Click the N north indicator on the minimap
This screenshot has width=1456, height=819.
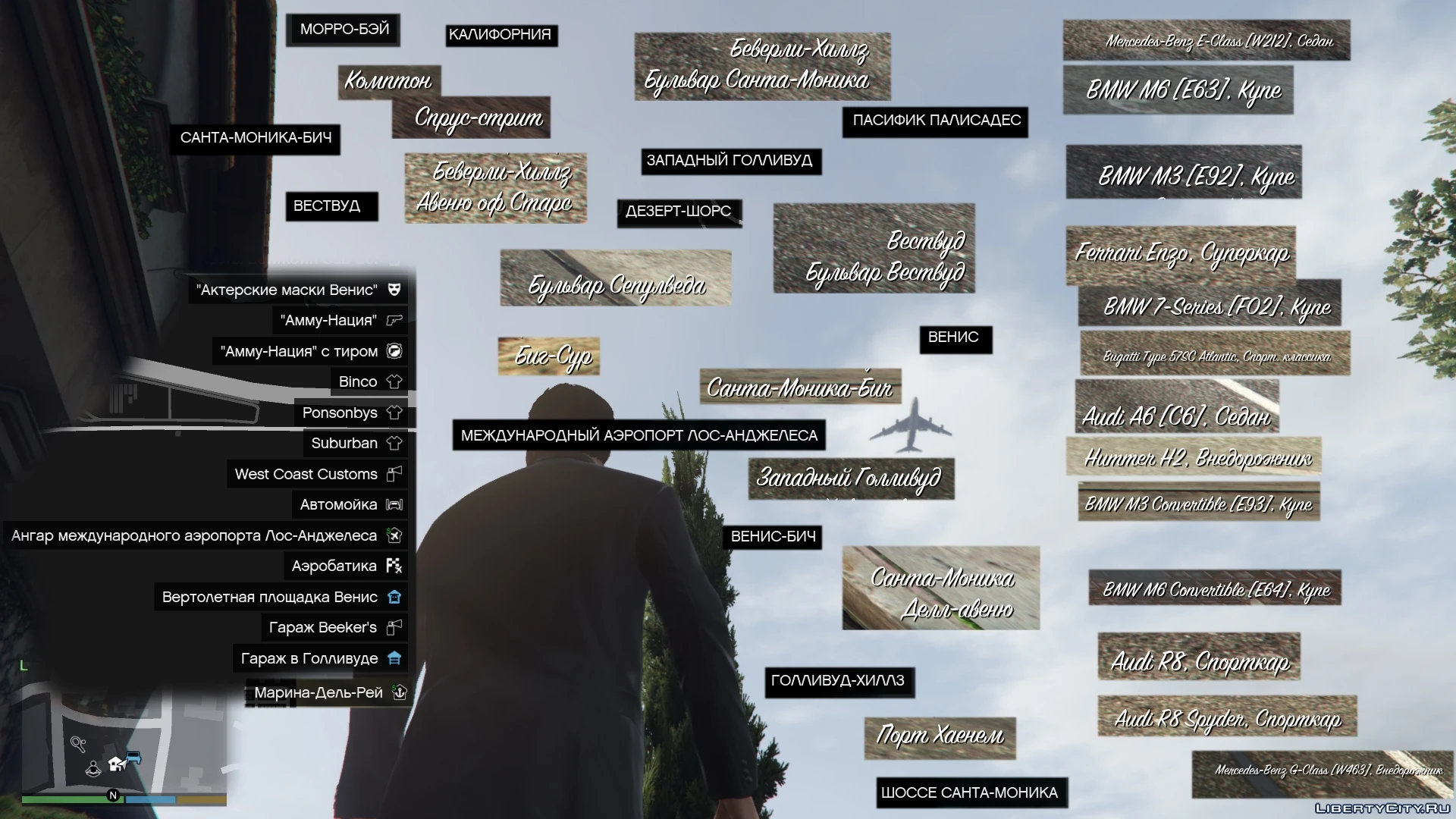coord(113,797)
